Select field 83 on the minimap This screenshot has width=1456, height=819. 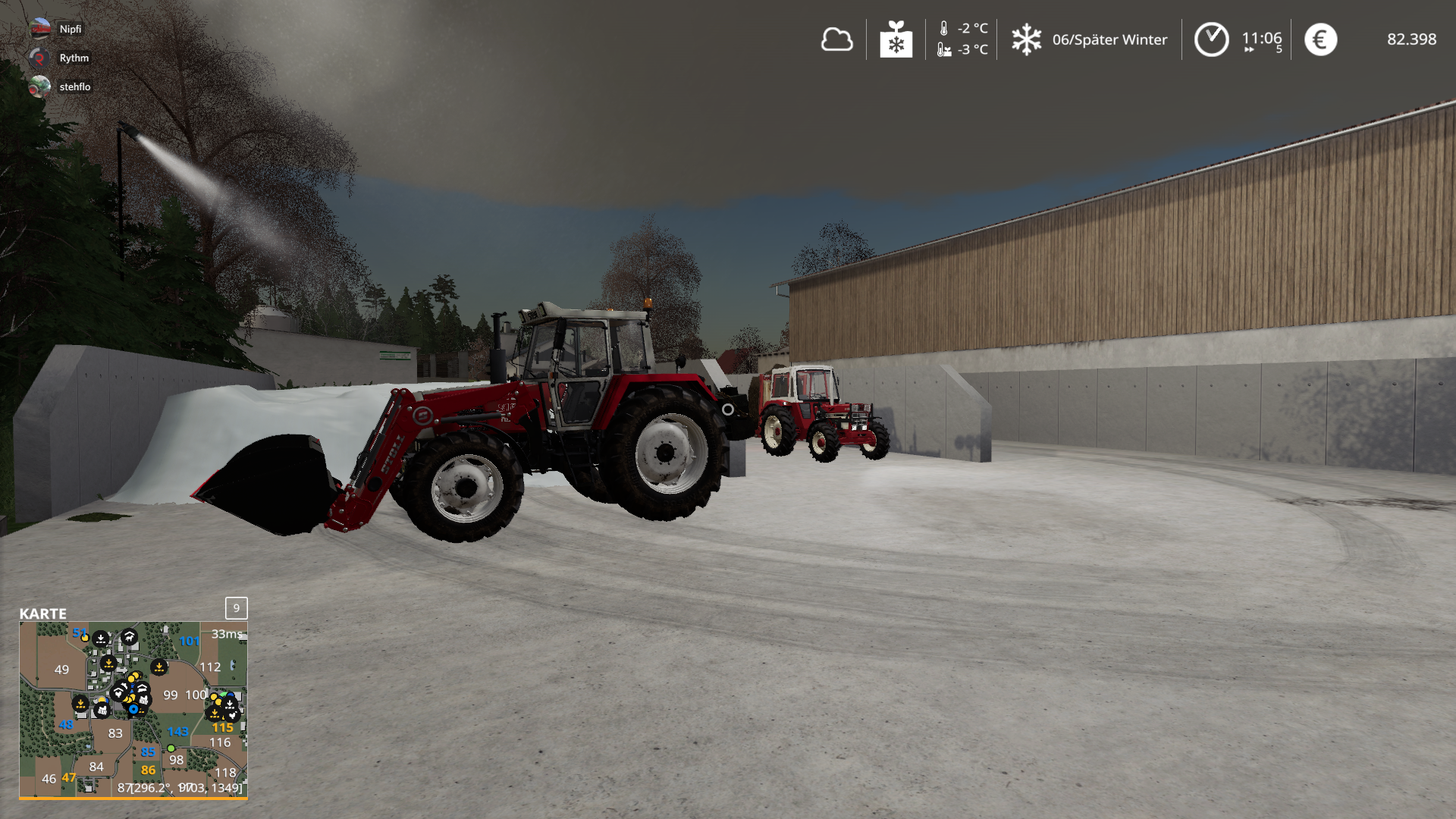[x=115, y=733]
